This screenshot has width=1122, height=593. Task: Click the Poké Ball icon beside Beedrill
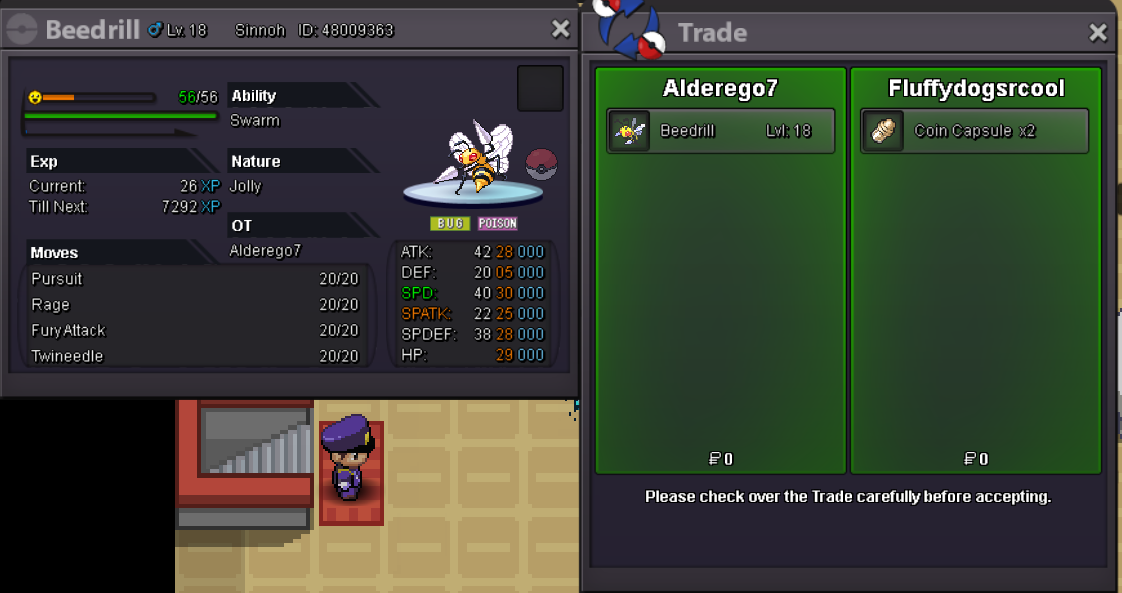click(541, 164)
